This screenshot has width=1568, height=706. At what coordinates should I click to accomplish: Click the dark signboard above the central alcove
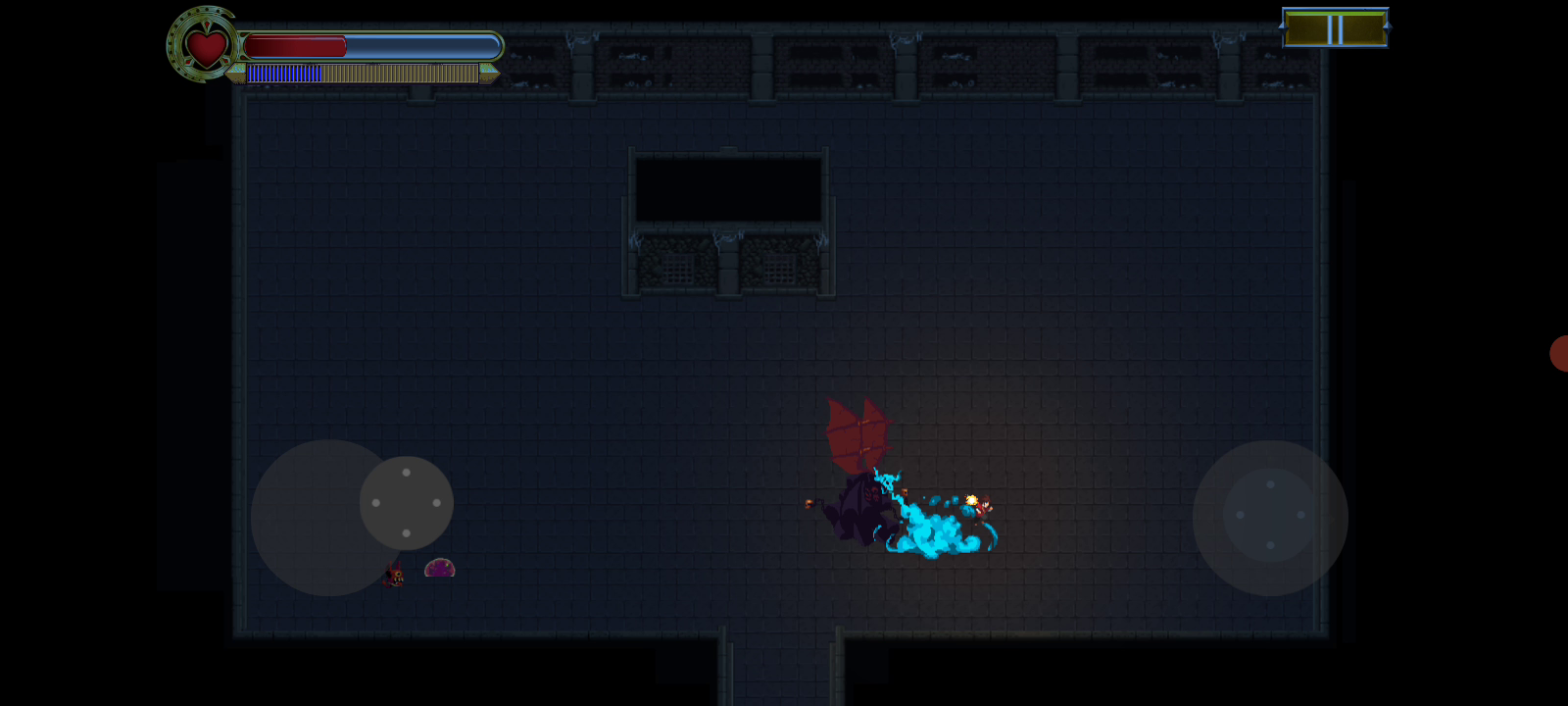click(730, 188)
